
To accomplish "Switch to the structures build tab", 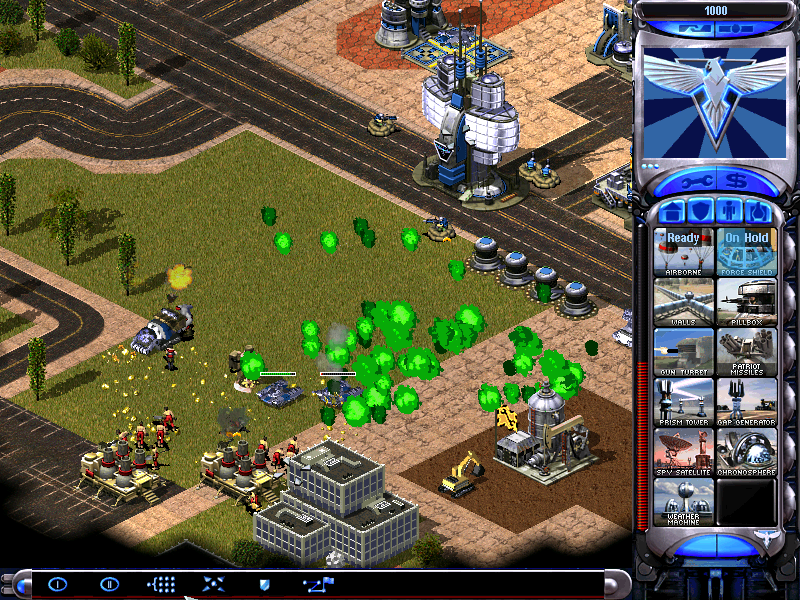I will 672,212.
